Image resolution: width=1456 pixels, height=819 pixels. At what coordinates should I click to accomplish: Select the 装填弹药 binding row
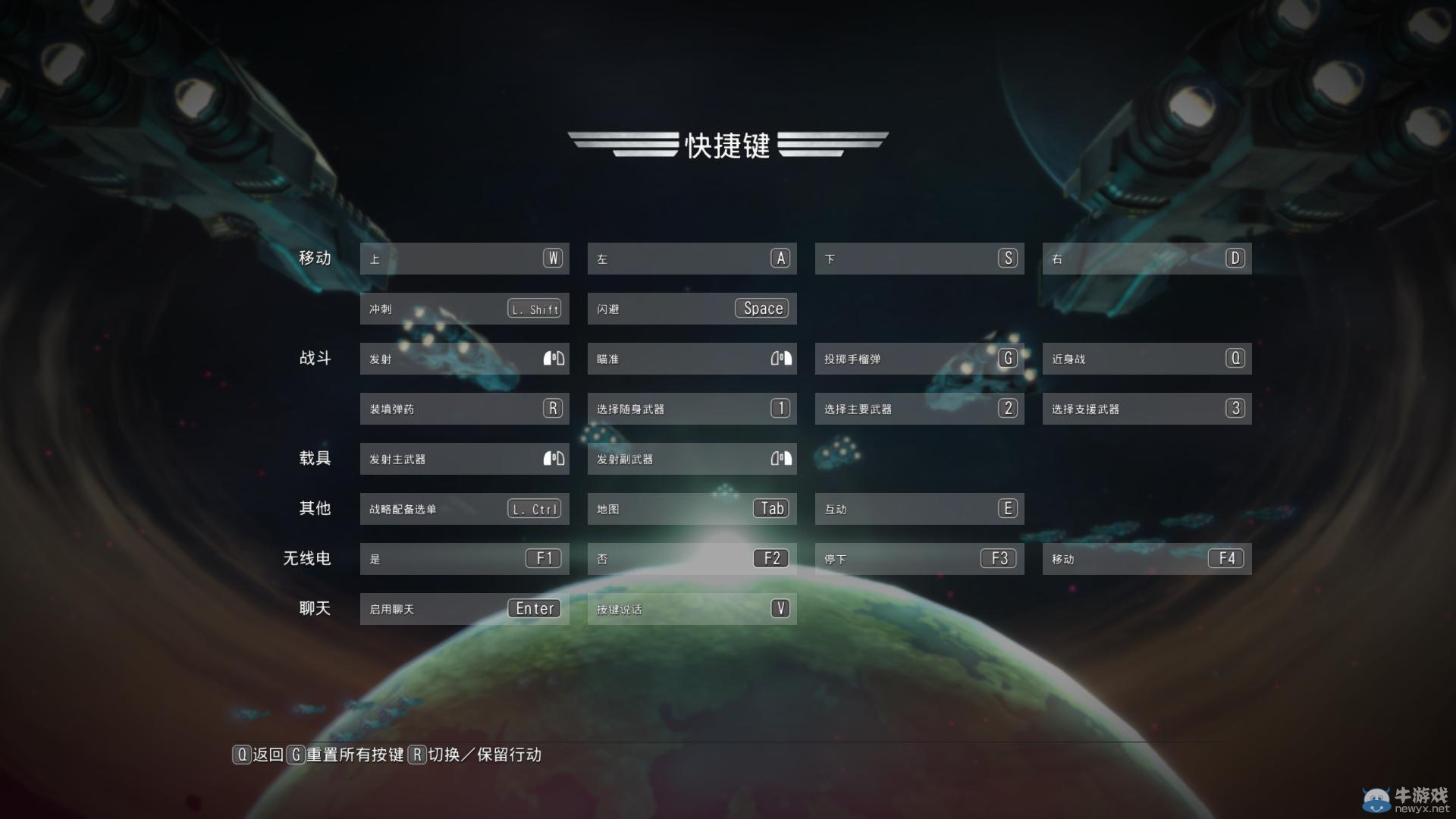click(465, 408)
